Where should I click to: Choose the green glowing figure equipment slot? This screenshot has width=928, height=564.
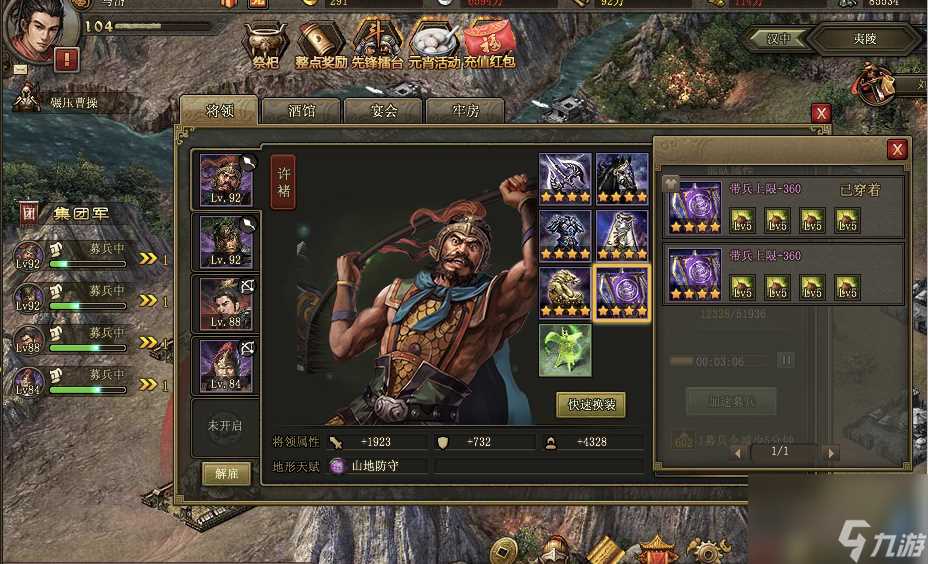click(x=565, y=350)
